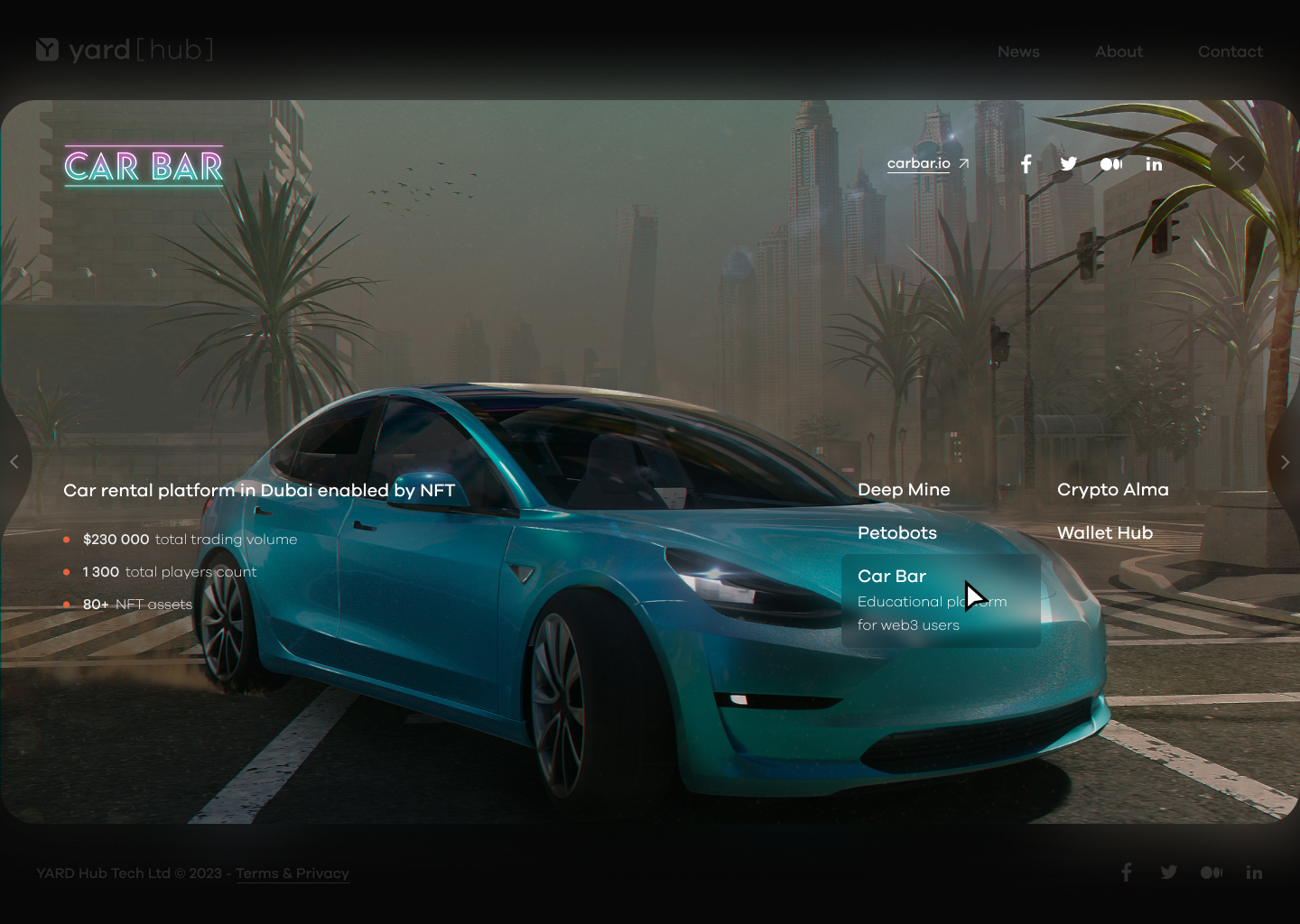Open the Terms & Privacy link
This screenshot has height=924, width=1300.
pos(292,873)
